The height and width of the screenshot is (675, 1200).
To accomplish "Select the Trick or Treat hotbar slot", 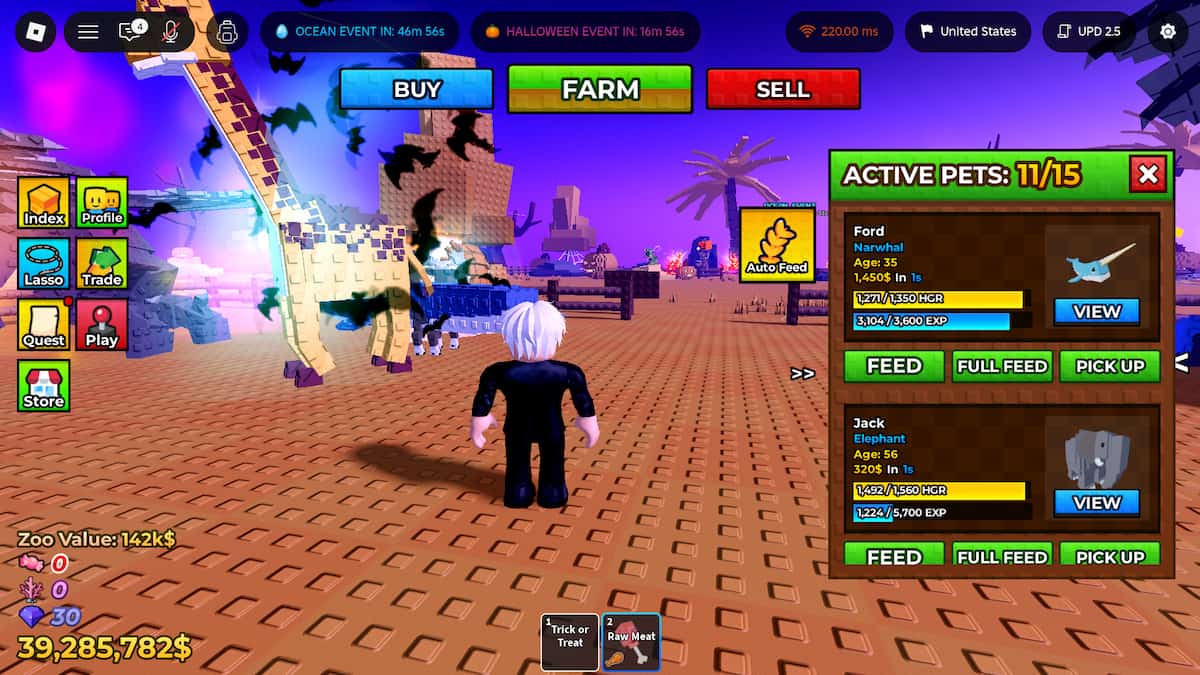I will [x=570, y=641].
